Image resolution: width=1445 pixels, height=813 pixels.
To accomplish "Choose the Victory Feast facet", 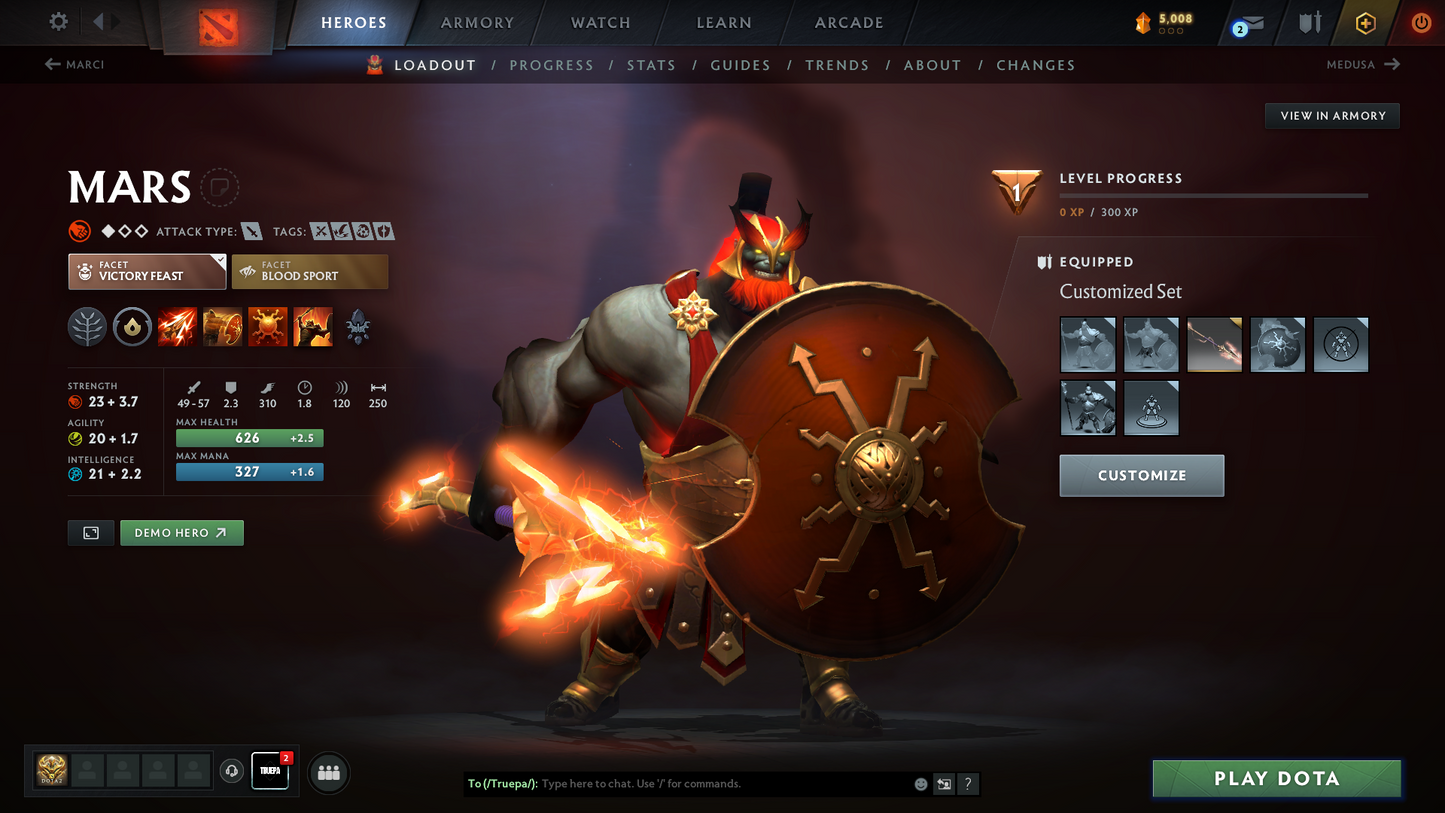I will pyautogui.click(x=147, y=271).
